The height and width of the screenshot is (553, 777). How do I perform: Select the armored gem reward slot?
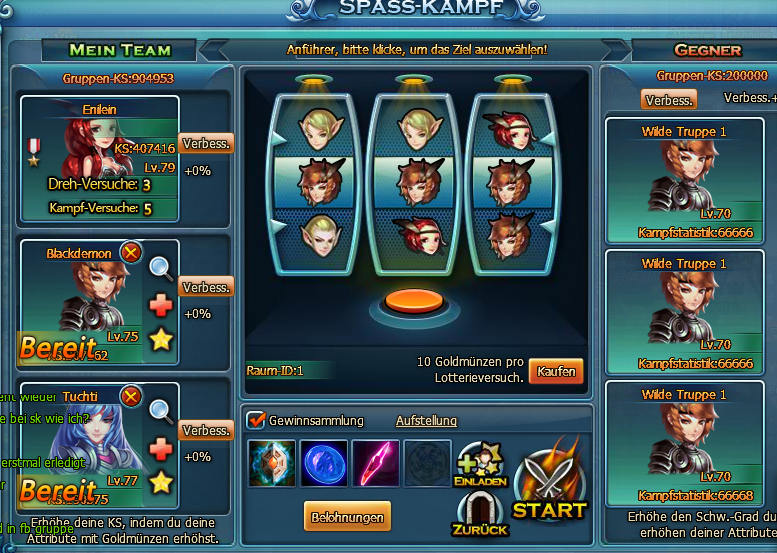[x=271, y=463]
